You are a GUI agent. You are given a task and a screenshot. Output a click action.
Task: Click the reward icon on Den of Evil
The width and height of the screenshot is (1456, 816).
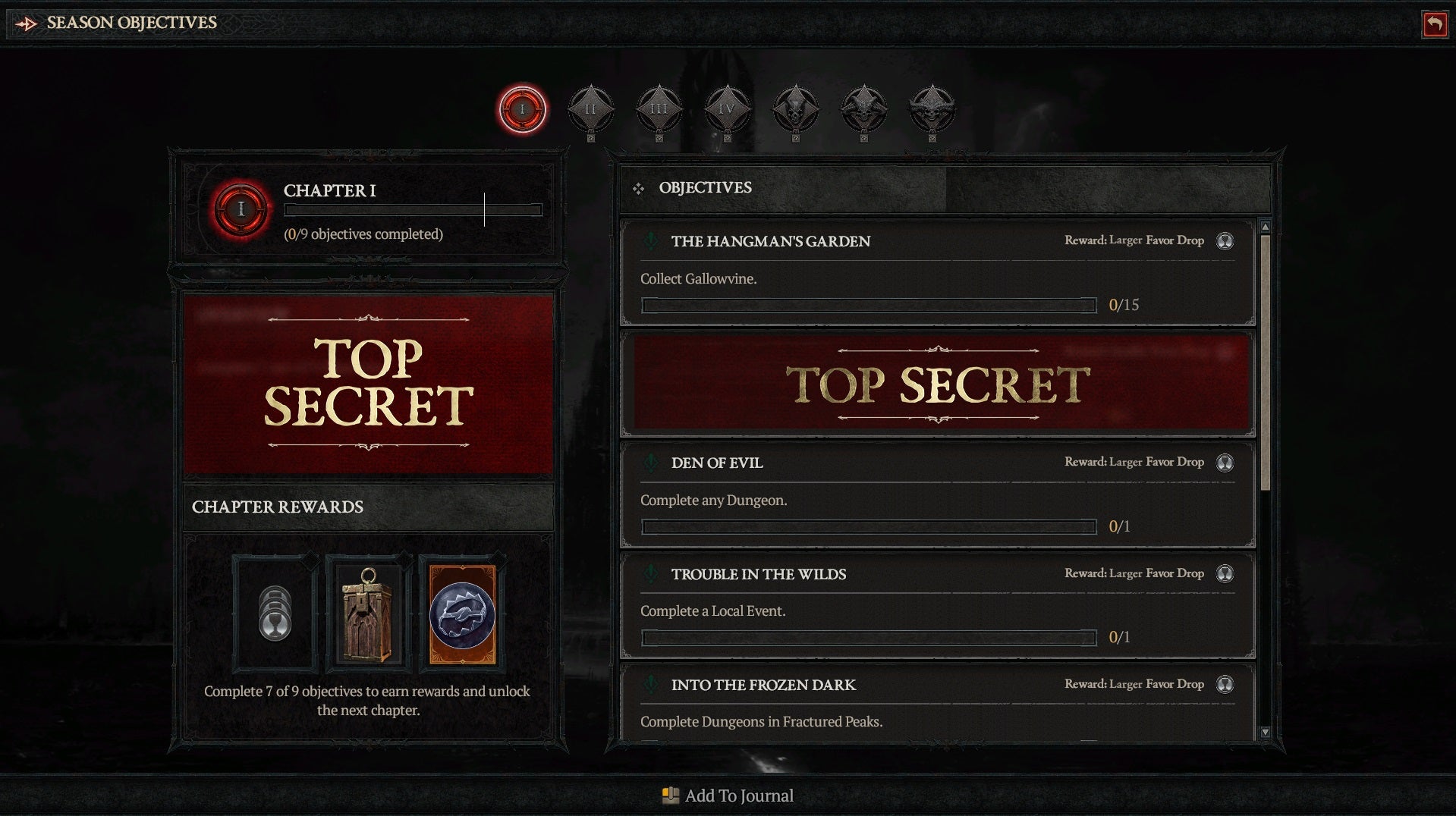(1225, 463)
